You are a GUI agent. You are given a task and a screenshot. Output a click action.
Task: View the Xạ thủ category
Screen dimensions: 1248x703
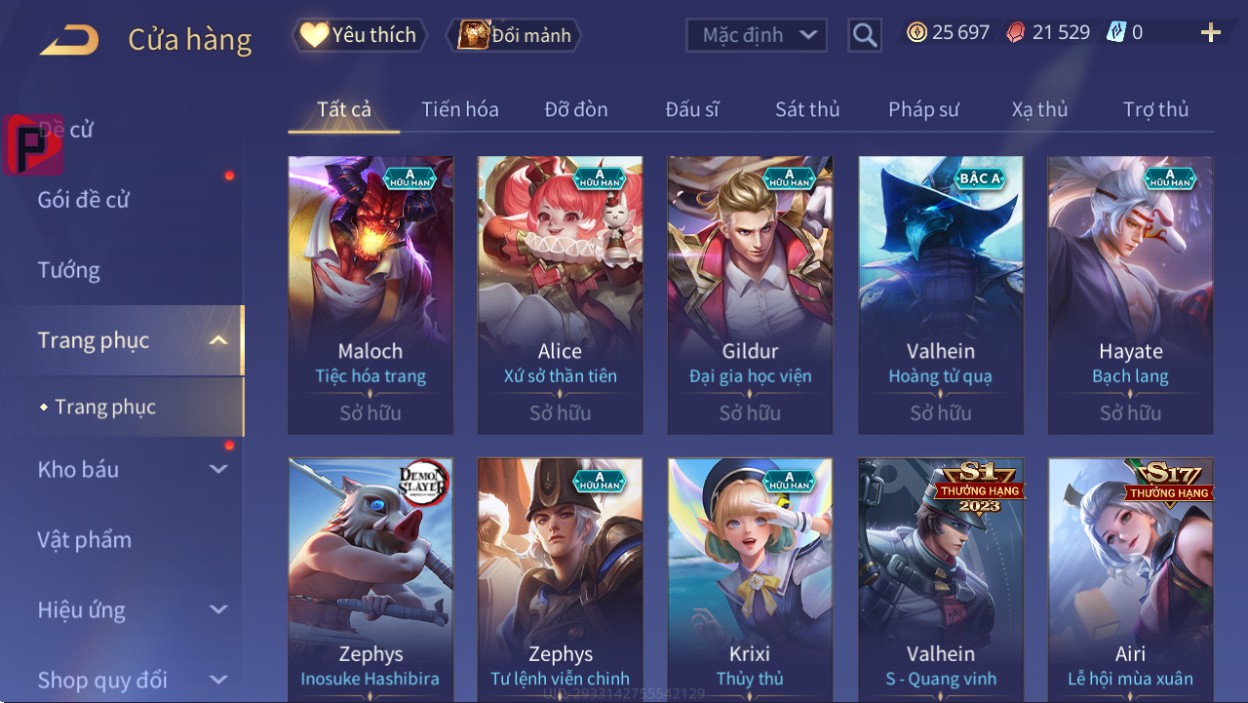point(1039,109)
